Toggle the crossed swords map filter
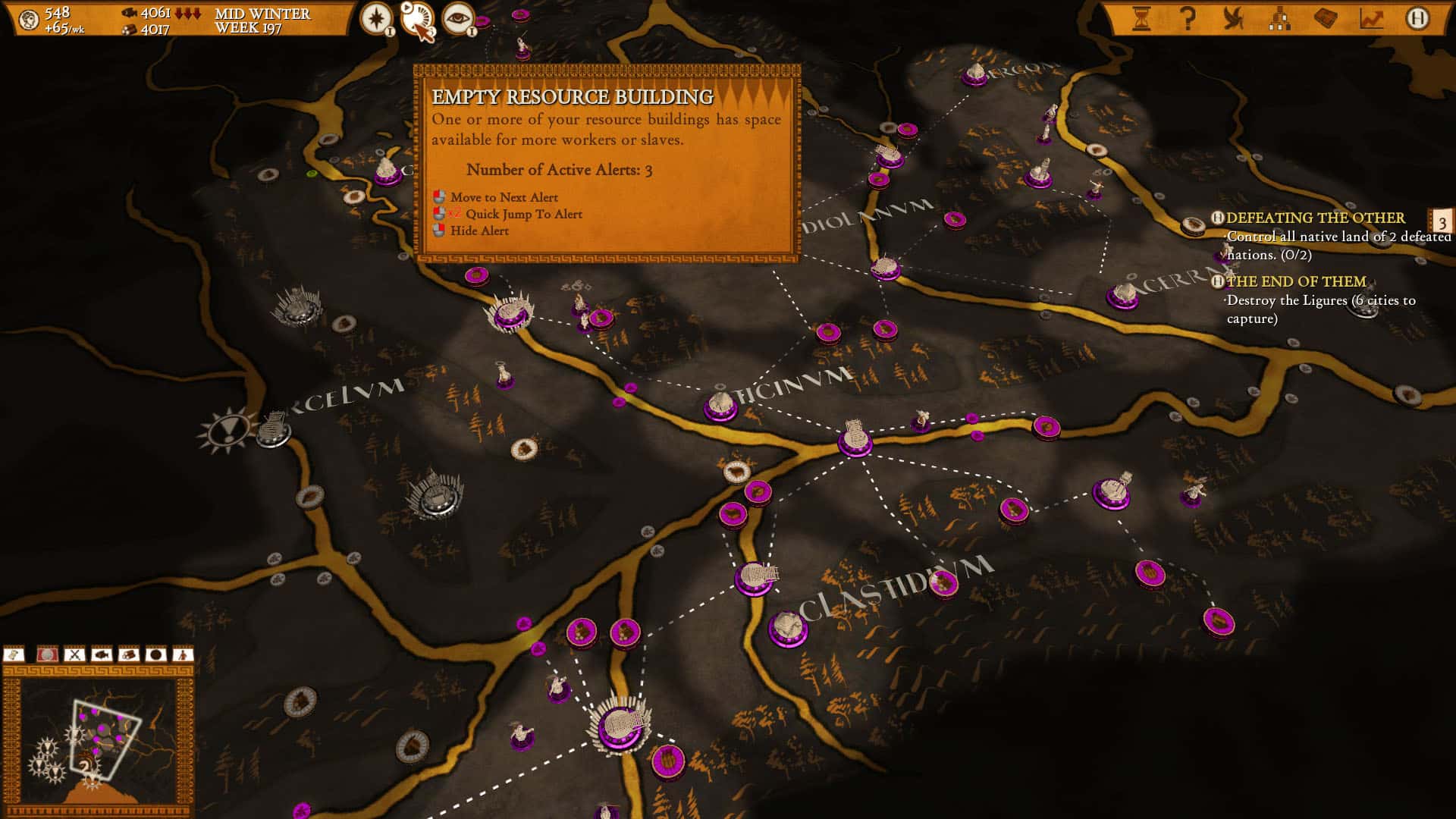The image size is (1456, 819). 74,654
